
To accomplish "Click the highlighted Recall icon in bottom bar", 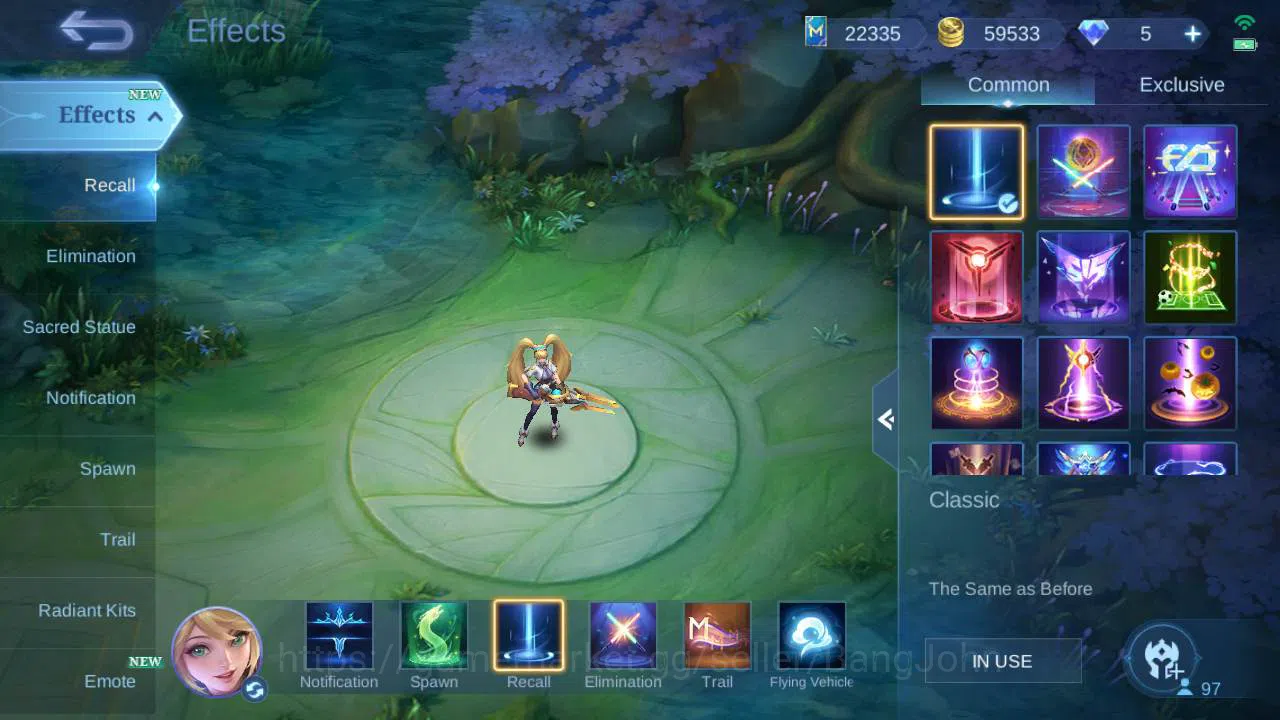I will click(x=528, y=634).
